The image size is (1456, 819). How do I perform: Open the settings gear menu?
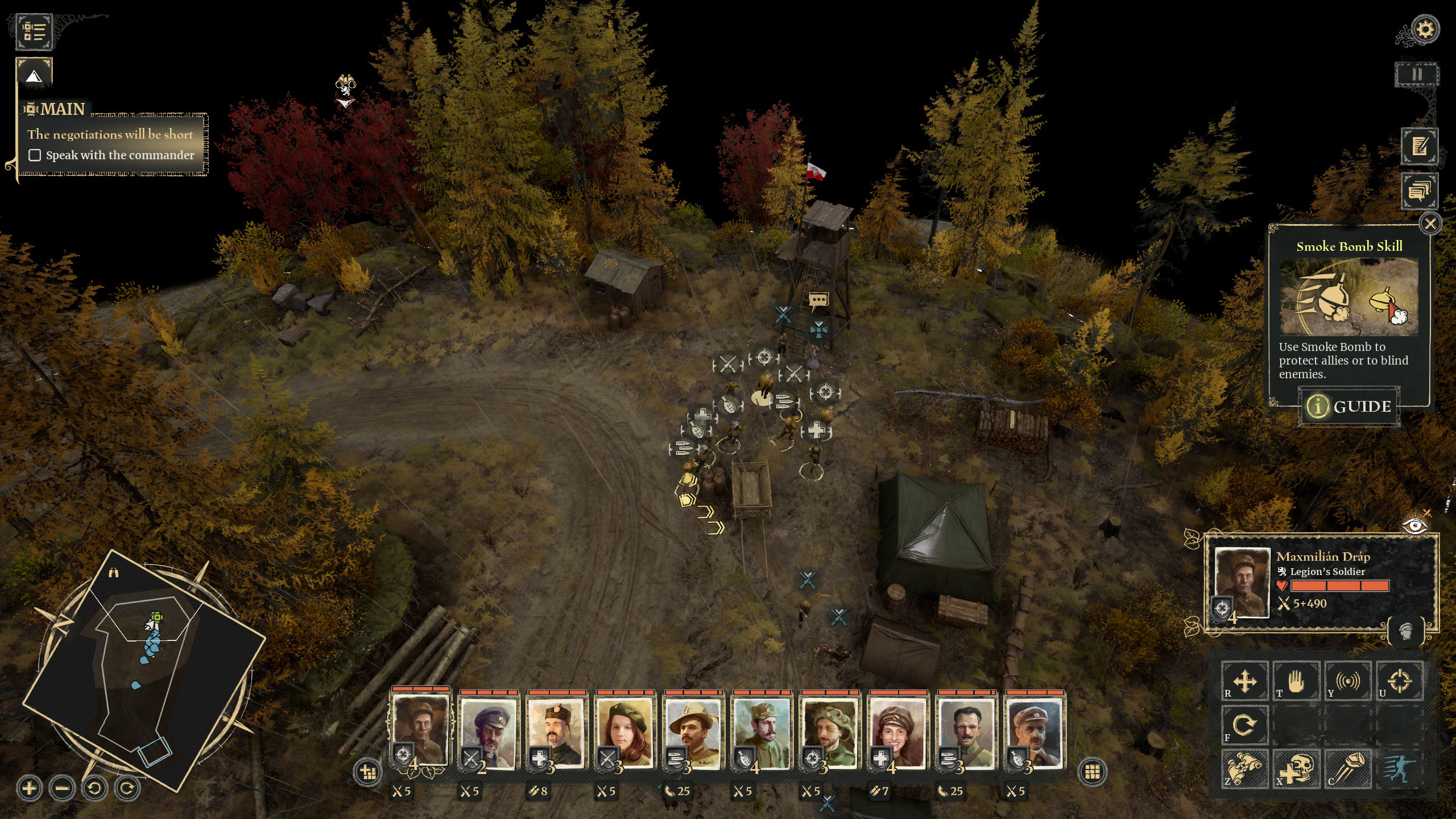click(x=1425, y=29)
